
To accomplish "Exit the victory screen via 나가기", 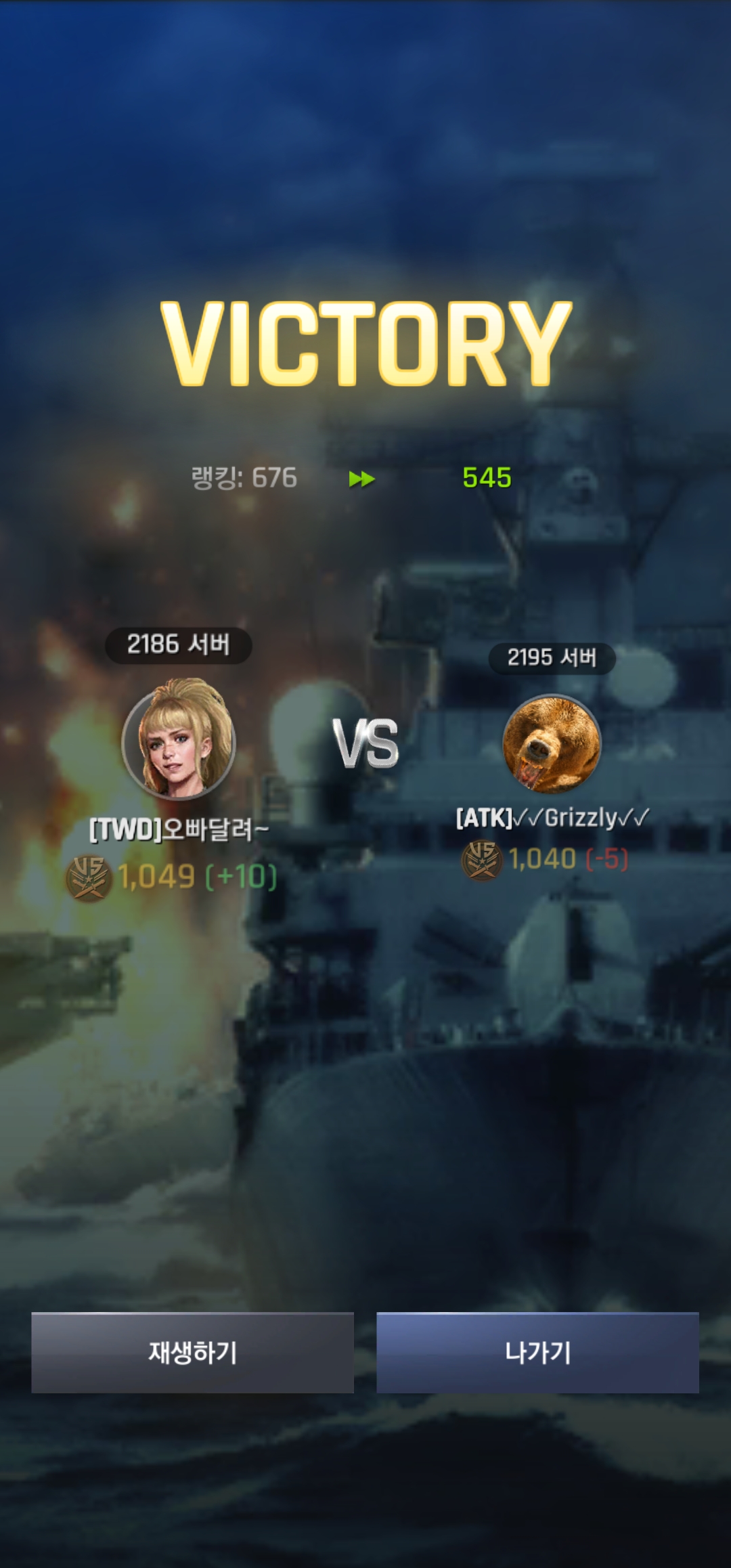I will click(537, 1353).
